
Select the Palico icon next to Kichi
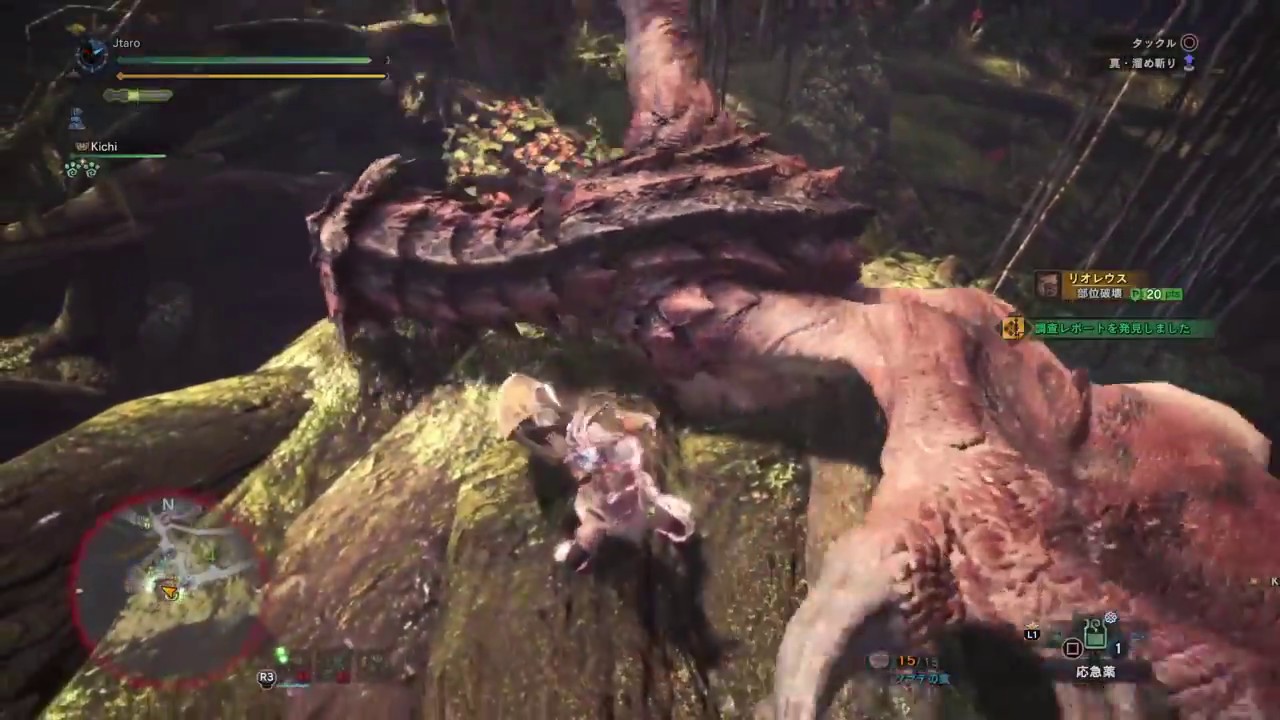(x=80, y=146)
